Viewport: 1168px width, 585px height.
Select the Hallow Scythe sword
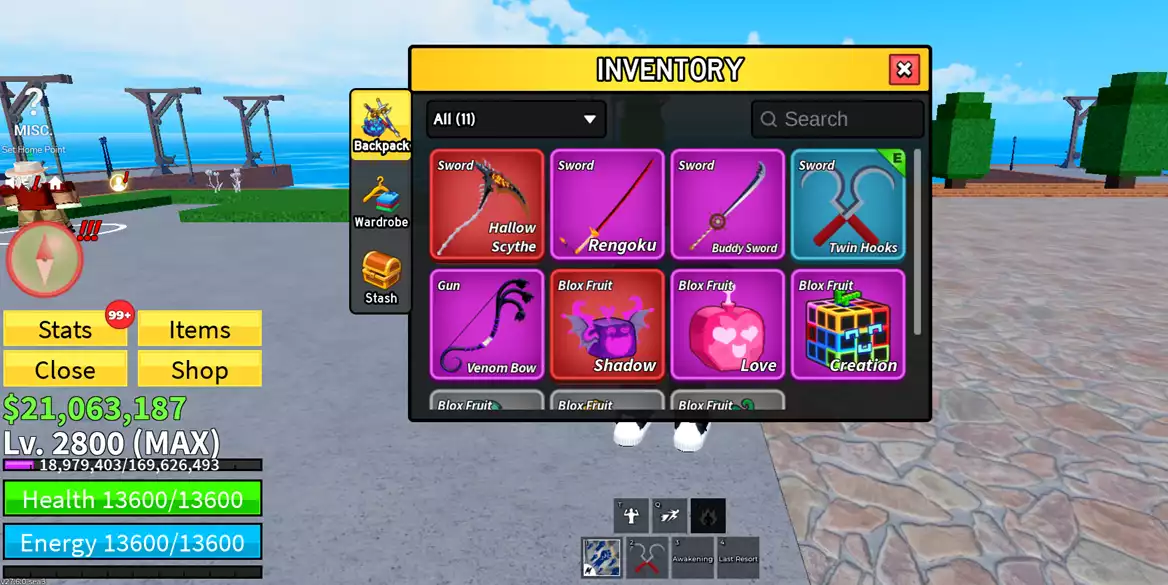tap(487, 205)
